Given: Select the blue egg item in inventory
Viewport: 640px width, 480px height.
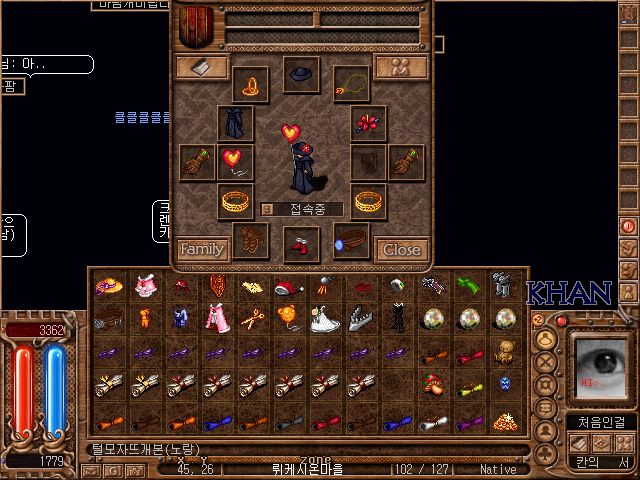Looking at the screenshot, I should [504, 385].
